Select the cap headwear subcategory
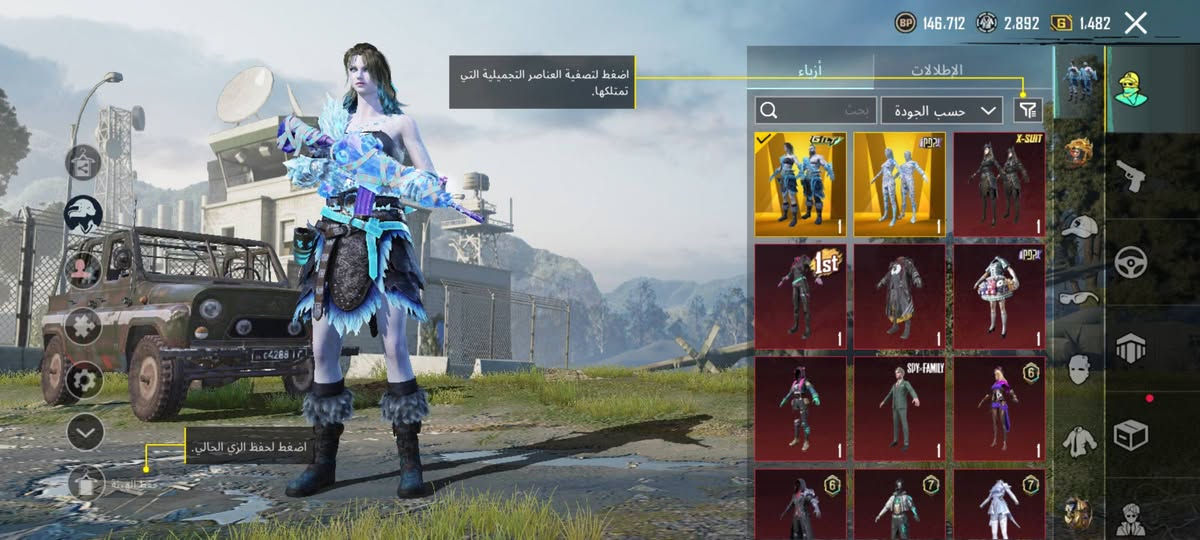The image size is (1200, 540). (x=1079, y=226)
